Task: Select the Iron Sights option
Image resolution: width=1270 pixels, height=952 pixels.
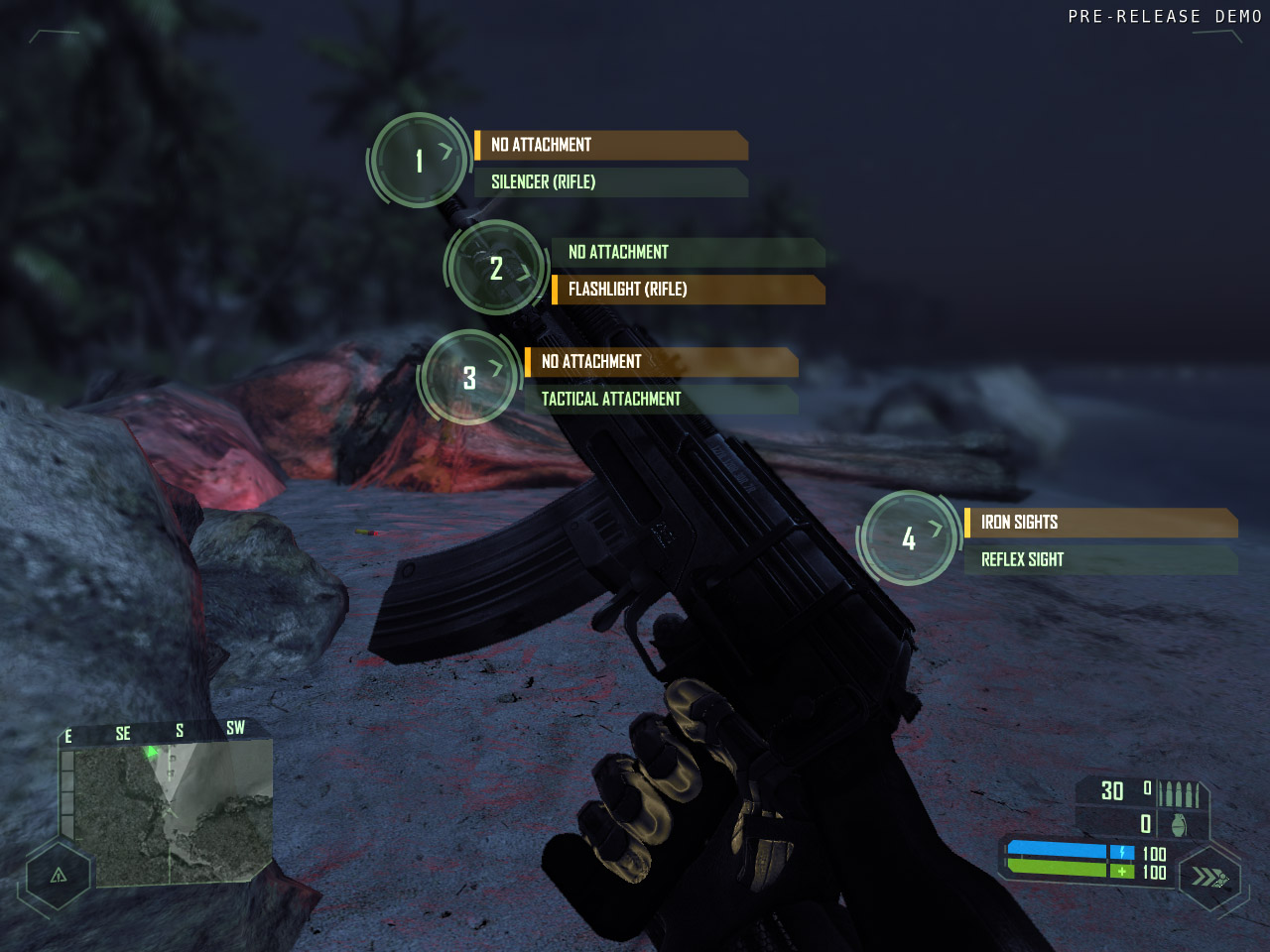Action: (x=1099, y=523)
